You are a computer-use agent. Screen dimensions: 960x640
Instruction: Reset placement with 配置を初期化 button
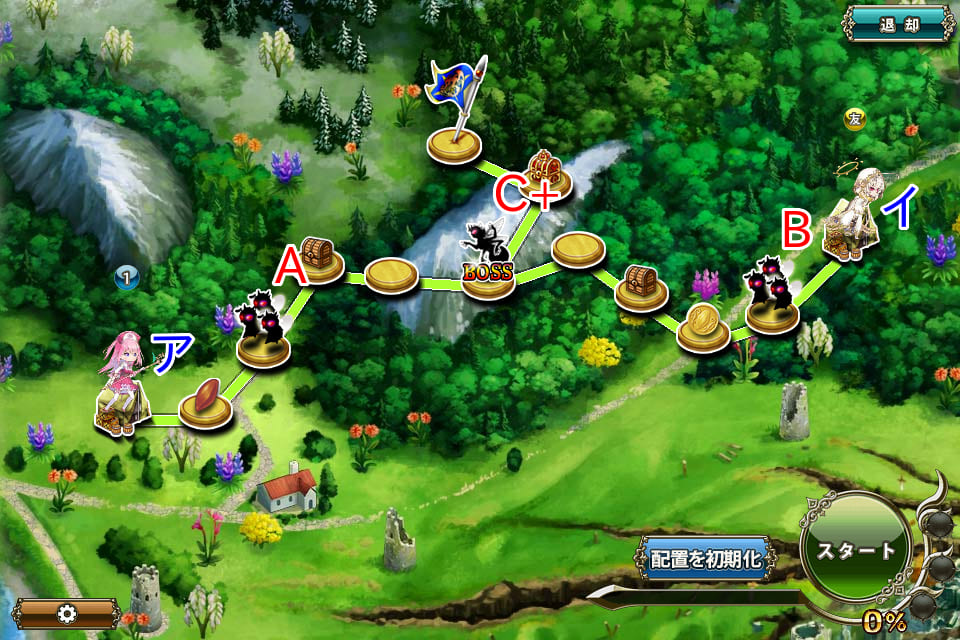[x=707, y=559]
